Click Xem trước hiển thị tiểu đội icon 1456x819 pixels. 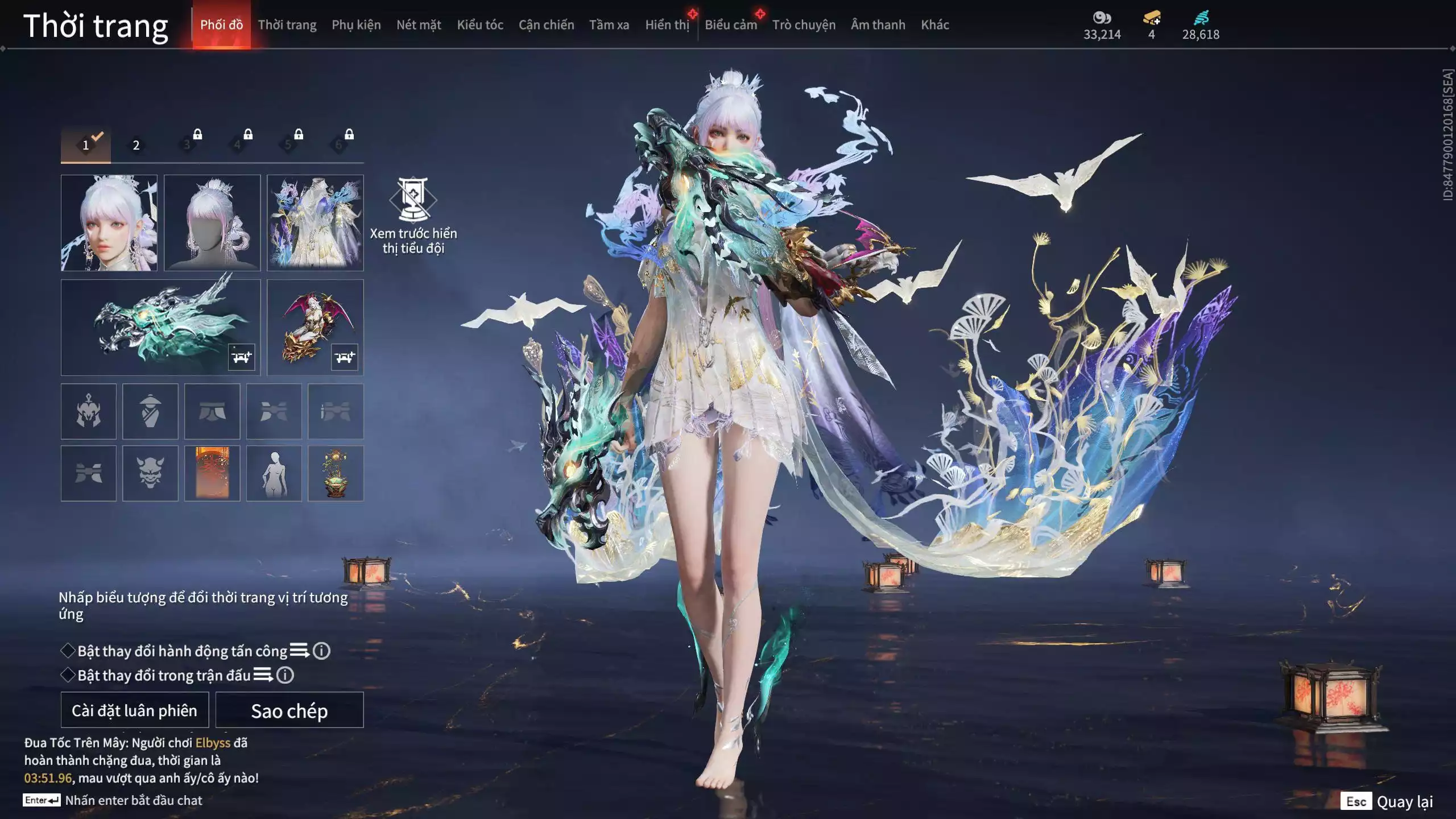pos(413,200)
